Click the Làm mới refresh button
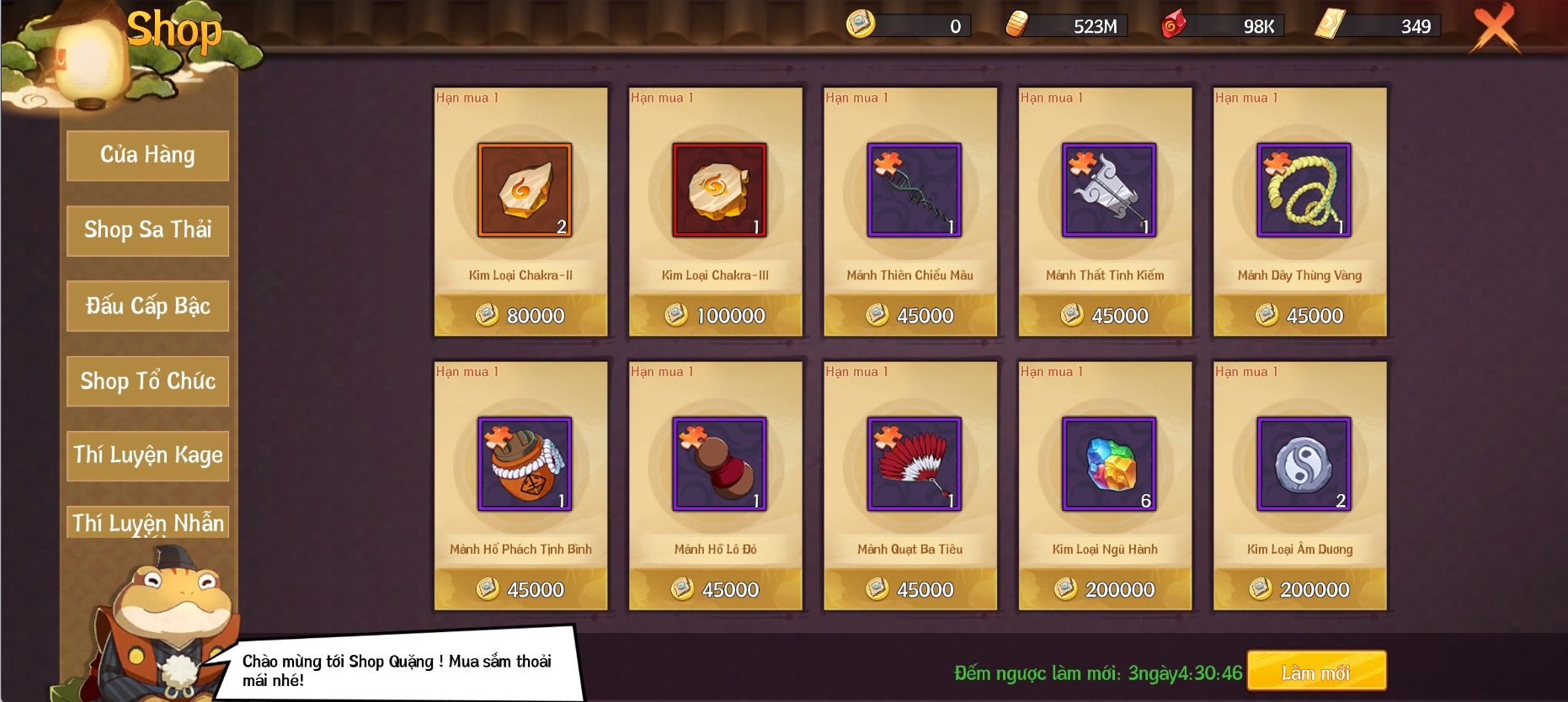Image resolution: width=1568 pixels, height=702 pixels. [x=1316, y=672]
